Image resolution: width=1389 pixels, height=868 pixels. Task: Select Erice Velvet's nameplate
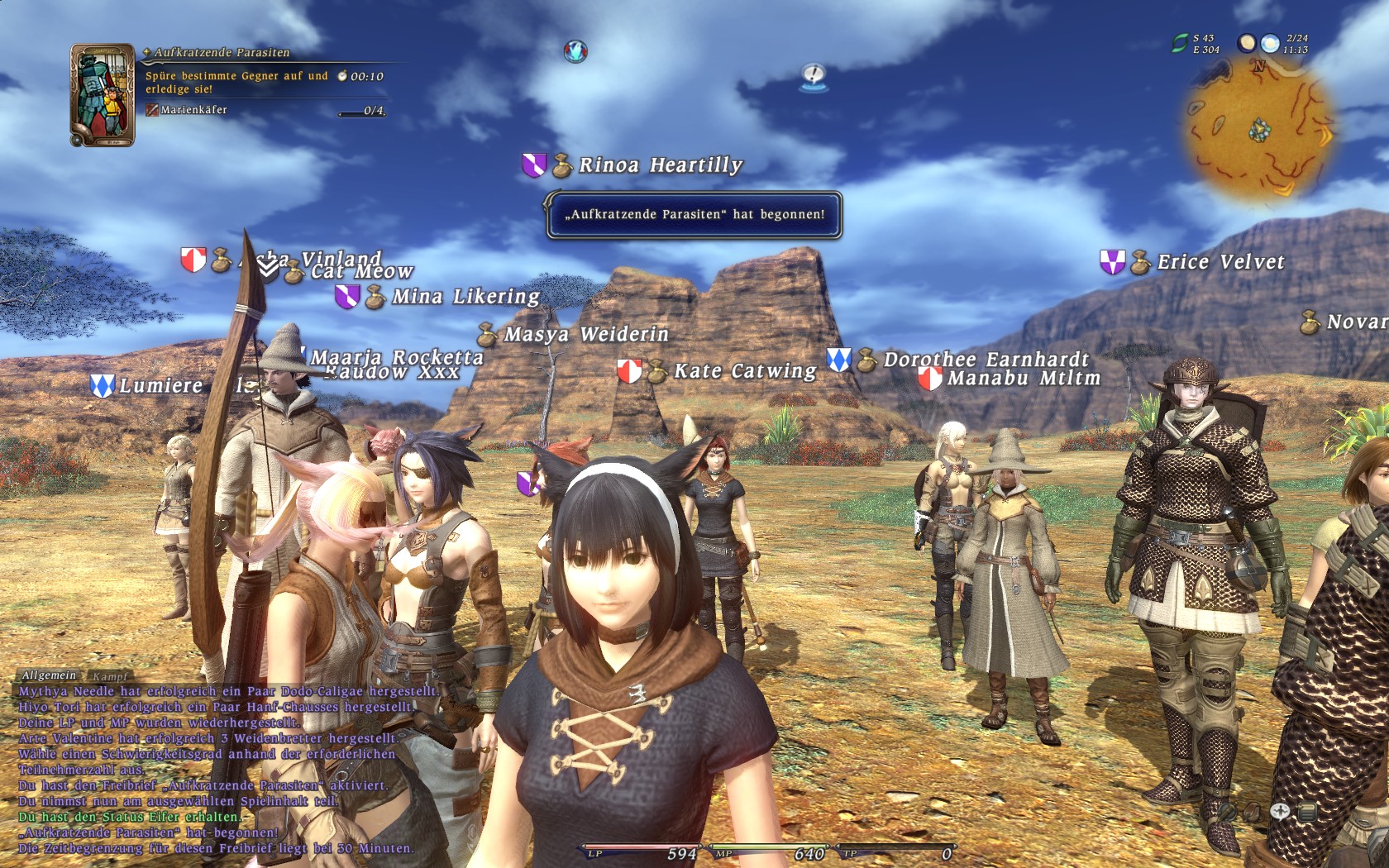click(x=1220, y=262)
